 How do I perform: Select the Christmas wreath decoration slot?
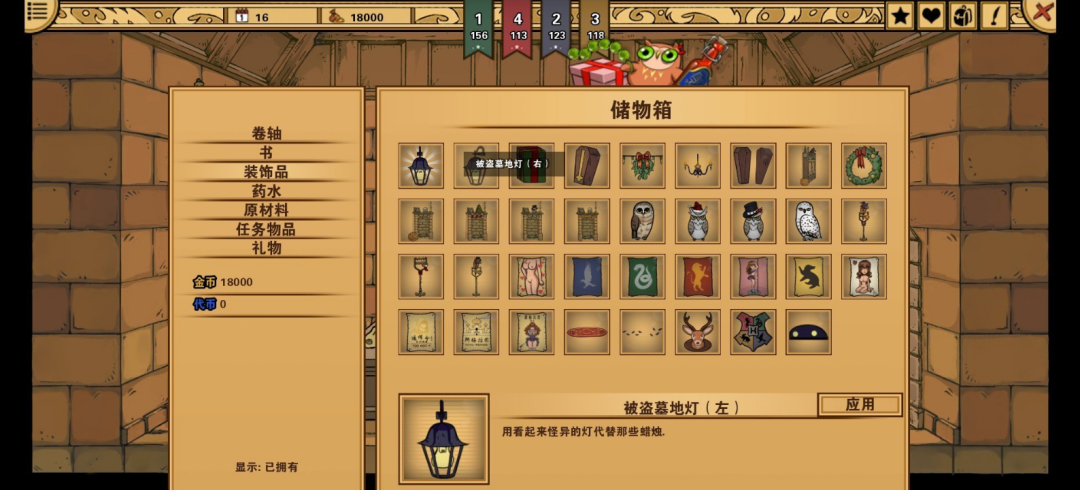[864, 166]
